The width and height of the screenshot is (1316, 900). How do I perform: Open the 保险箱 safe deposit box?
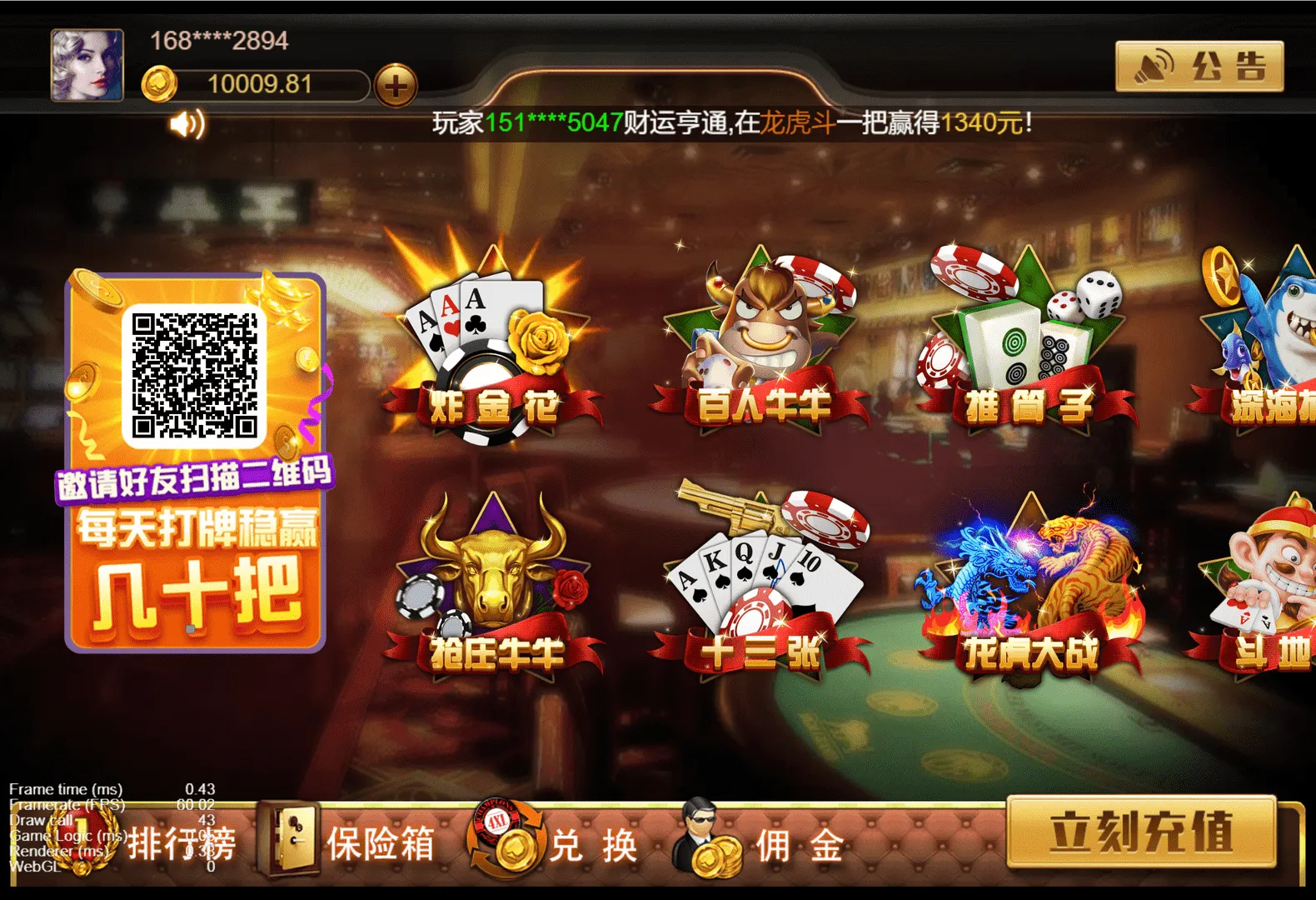pyautogui.click(x=350, y=843)
